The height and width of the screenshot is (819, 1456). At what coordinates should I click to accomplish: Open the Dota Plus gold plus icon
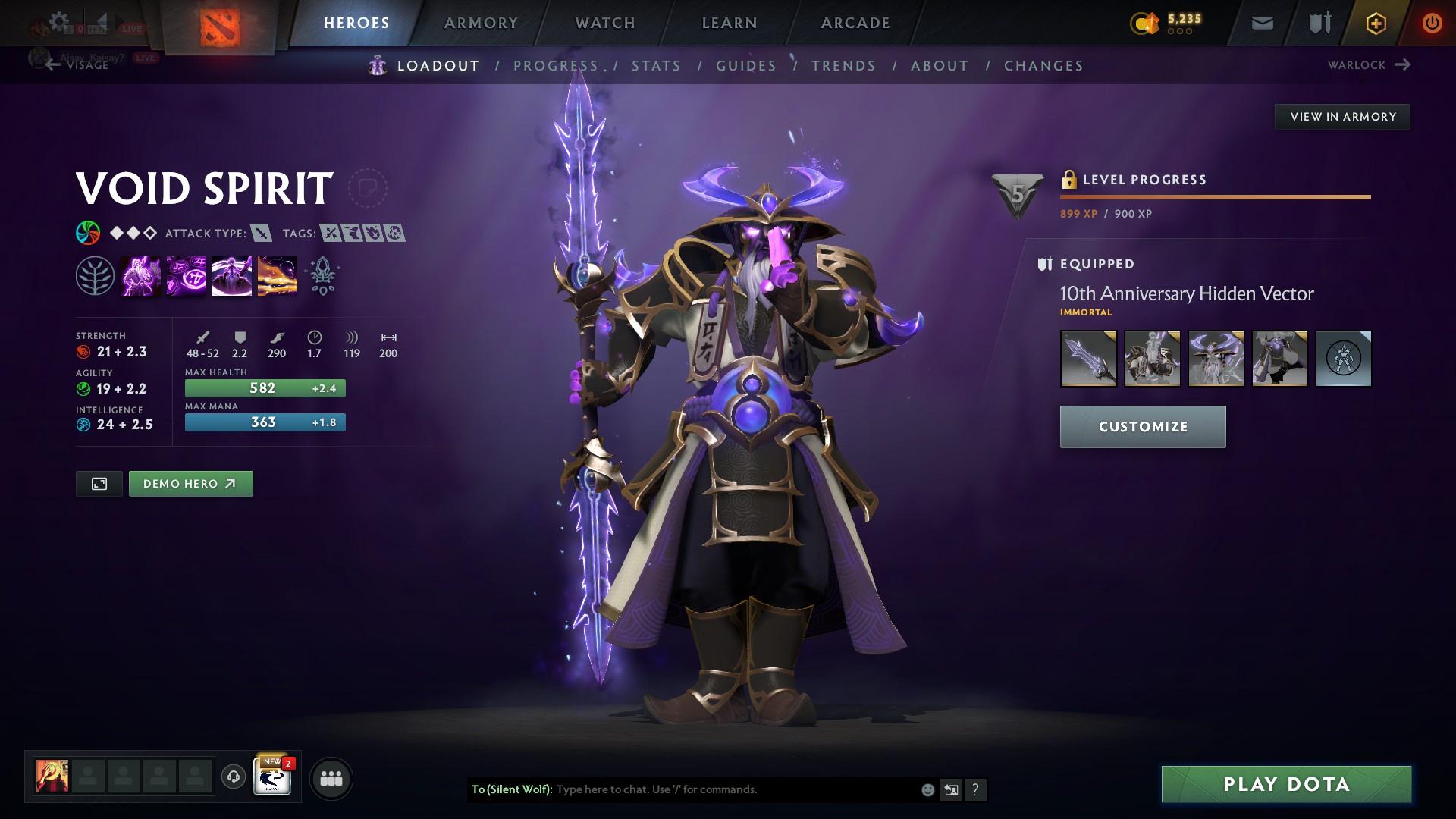coord(1375,23)
